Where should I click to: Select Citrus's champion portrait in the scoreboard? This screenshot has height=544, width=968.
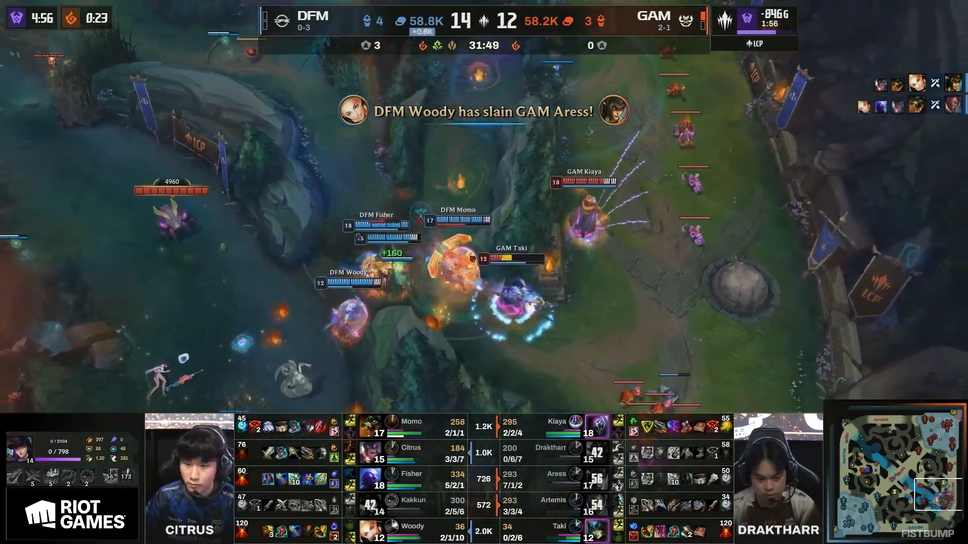(370, 454)
